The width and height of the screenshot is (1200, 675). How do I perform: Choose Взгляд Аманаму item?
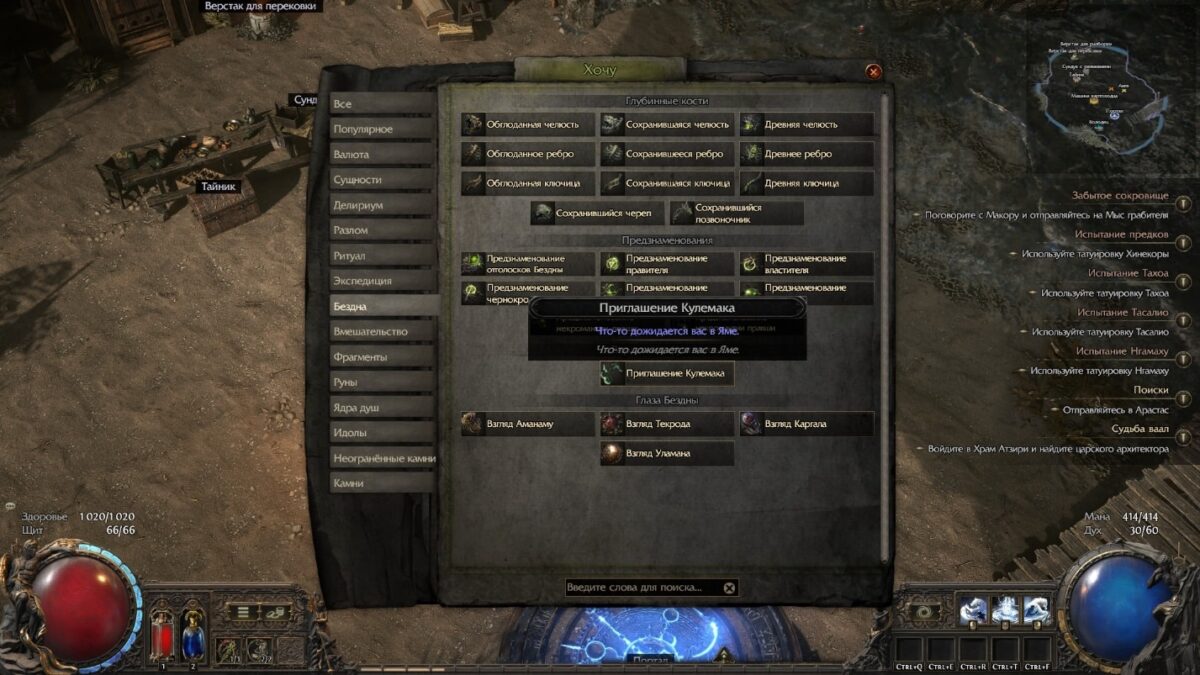528,424
